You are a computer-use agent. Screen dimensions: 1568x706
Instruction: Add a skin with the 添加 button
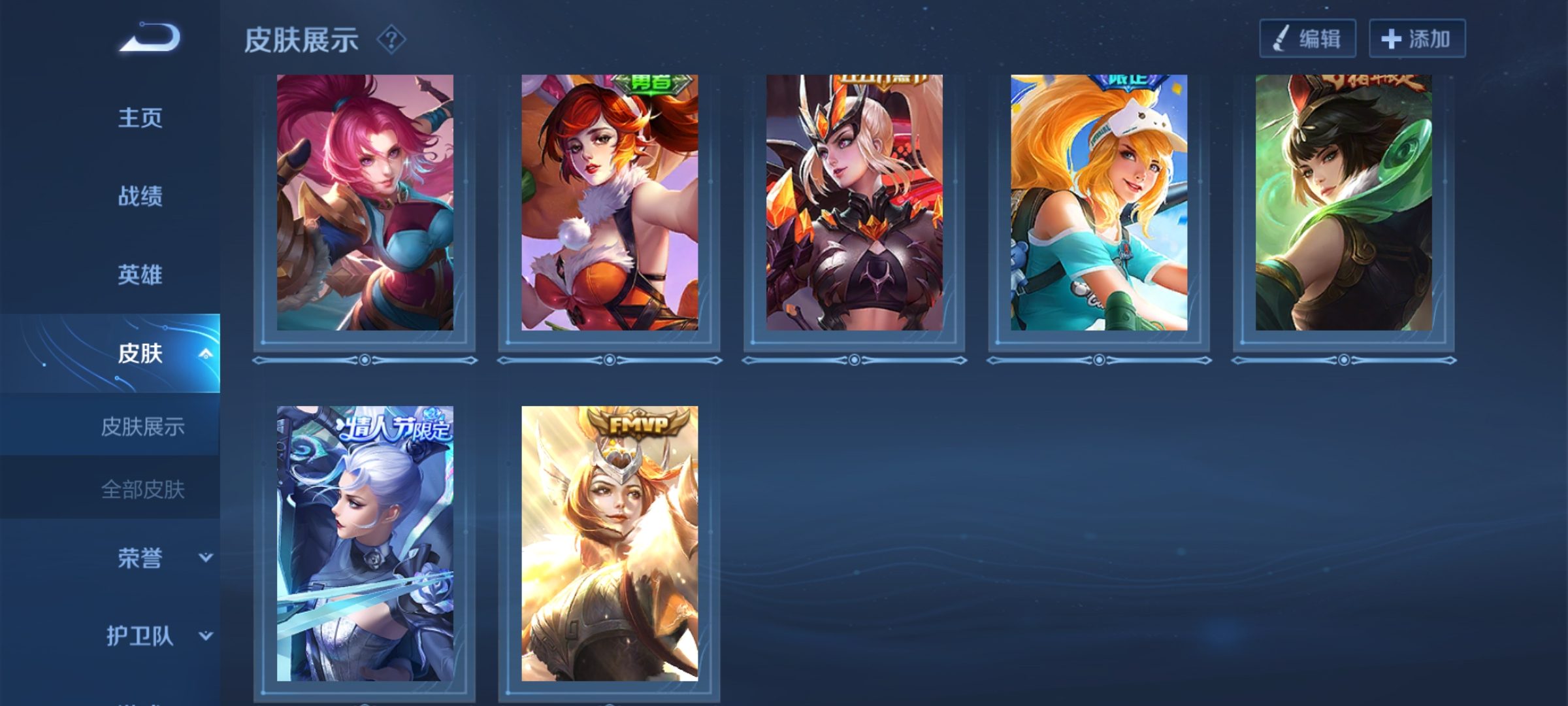point(1416,39)
